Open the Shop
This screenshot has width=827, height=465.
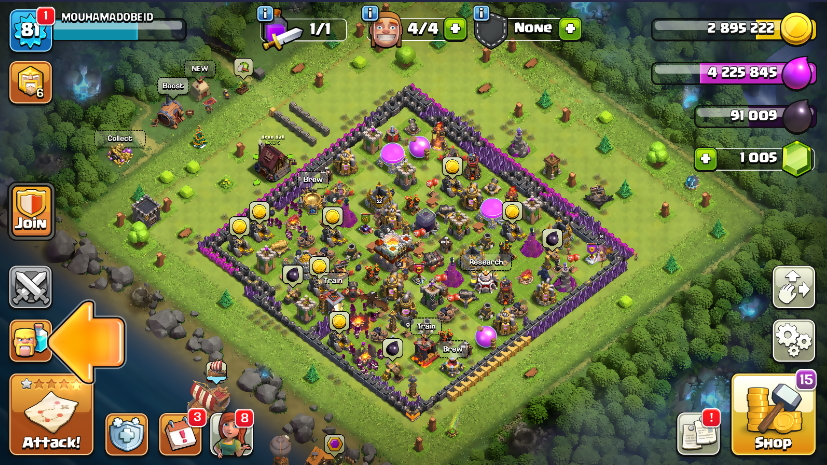coord(772,415)
